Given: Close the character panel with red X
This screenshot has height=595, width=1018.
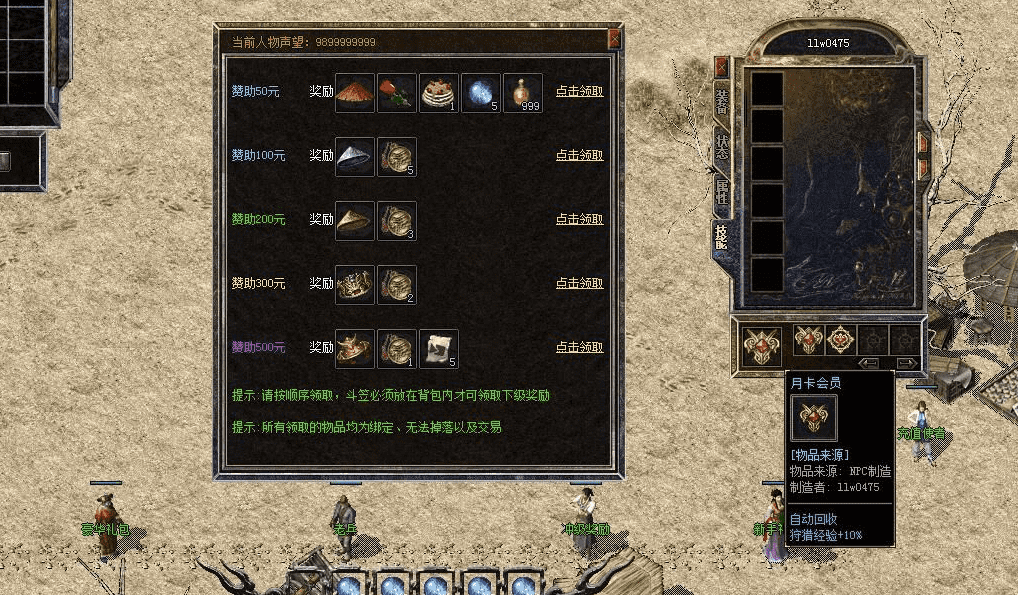Looking at the screenshot, I should (x=721, y=66).
